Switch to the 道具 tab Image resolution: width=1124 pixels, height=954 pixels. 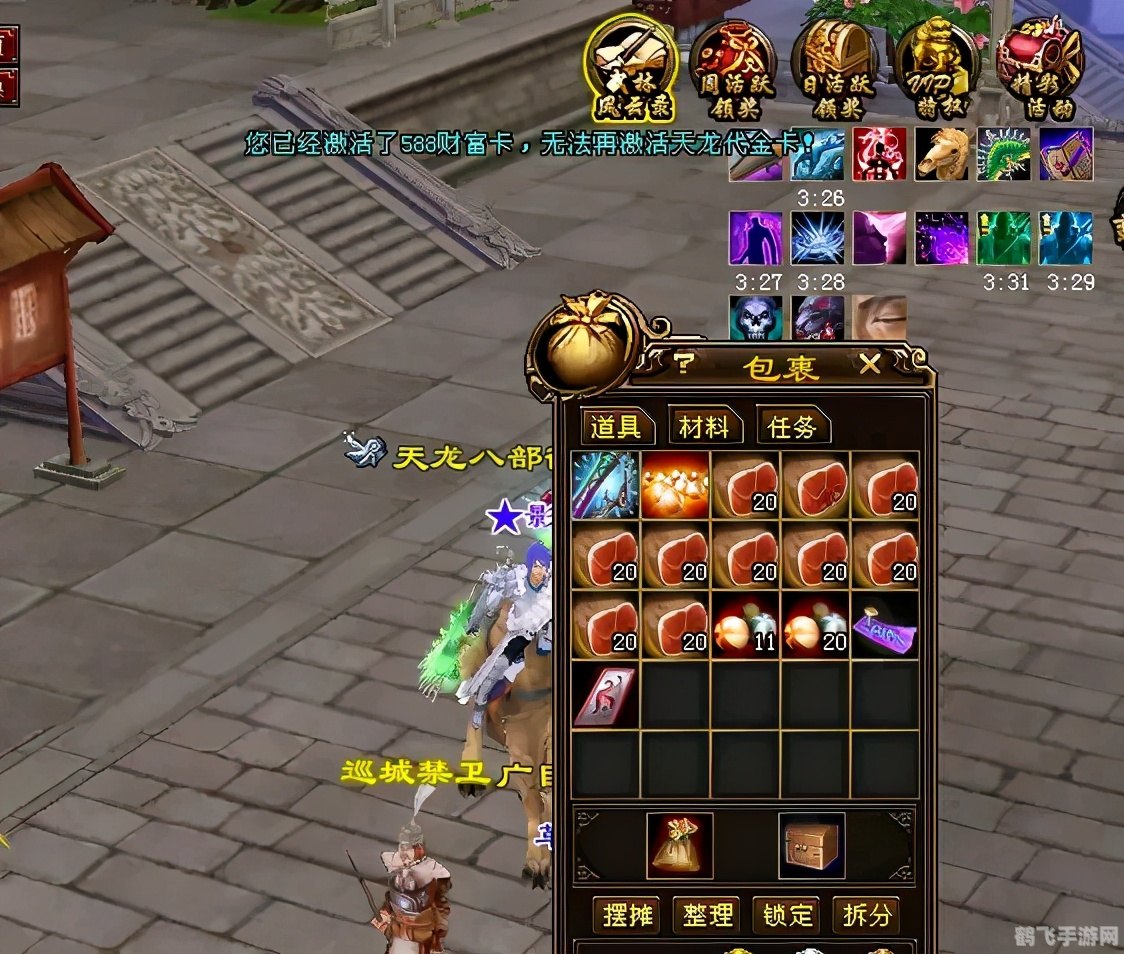click(x=616, y=427)
